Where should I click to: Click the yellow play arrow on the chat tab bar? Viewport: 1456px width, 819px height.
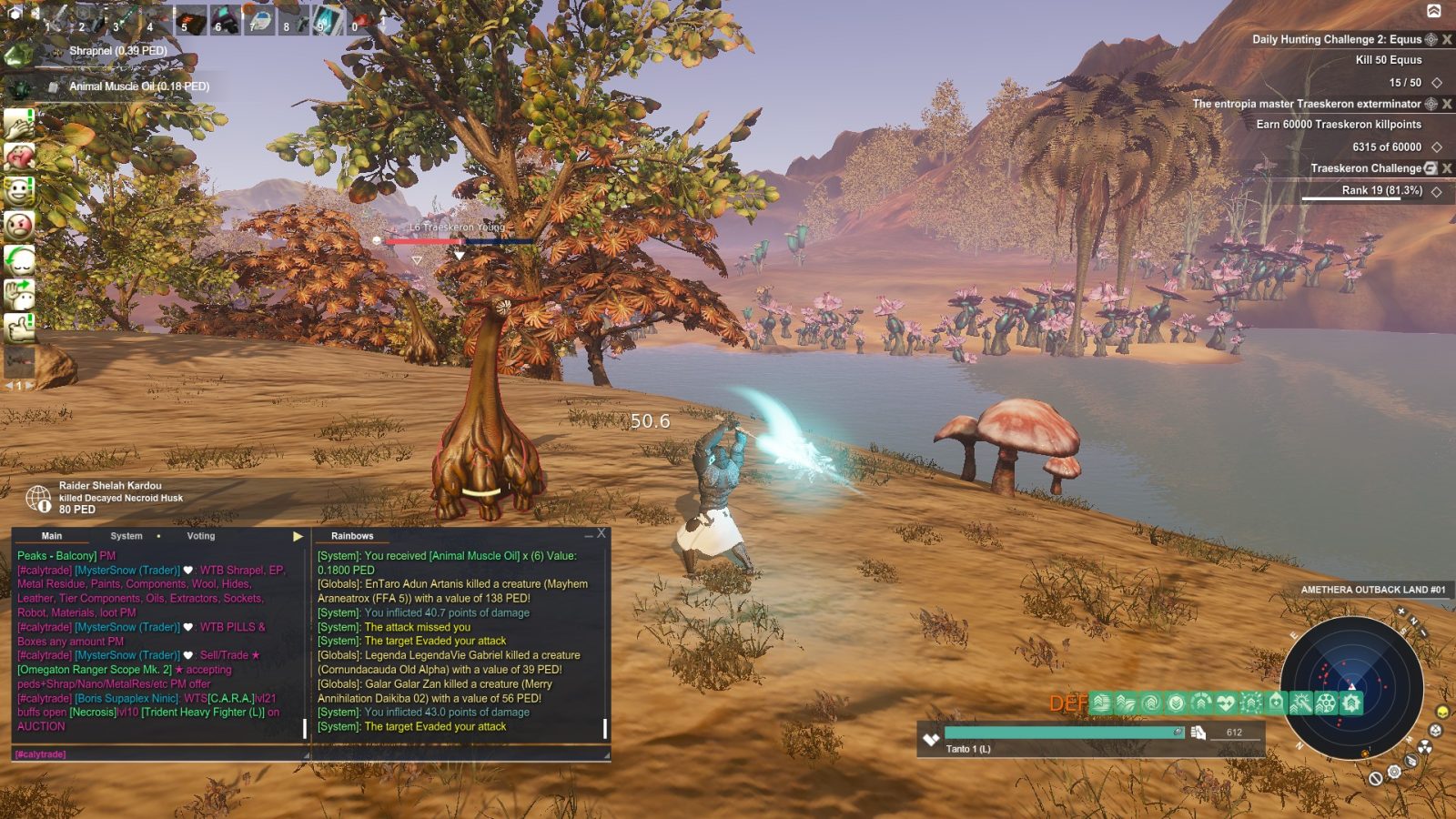tap(297, 536)
